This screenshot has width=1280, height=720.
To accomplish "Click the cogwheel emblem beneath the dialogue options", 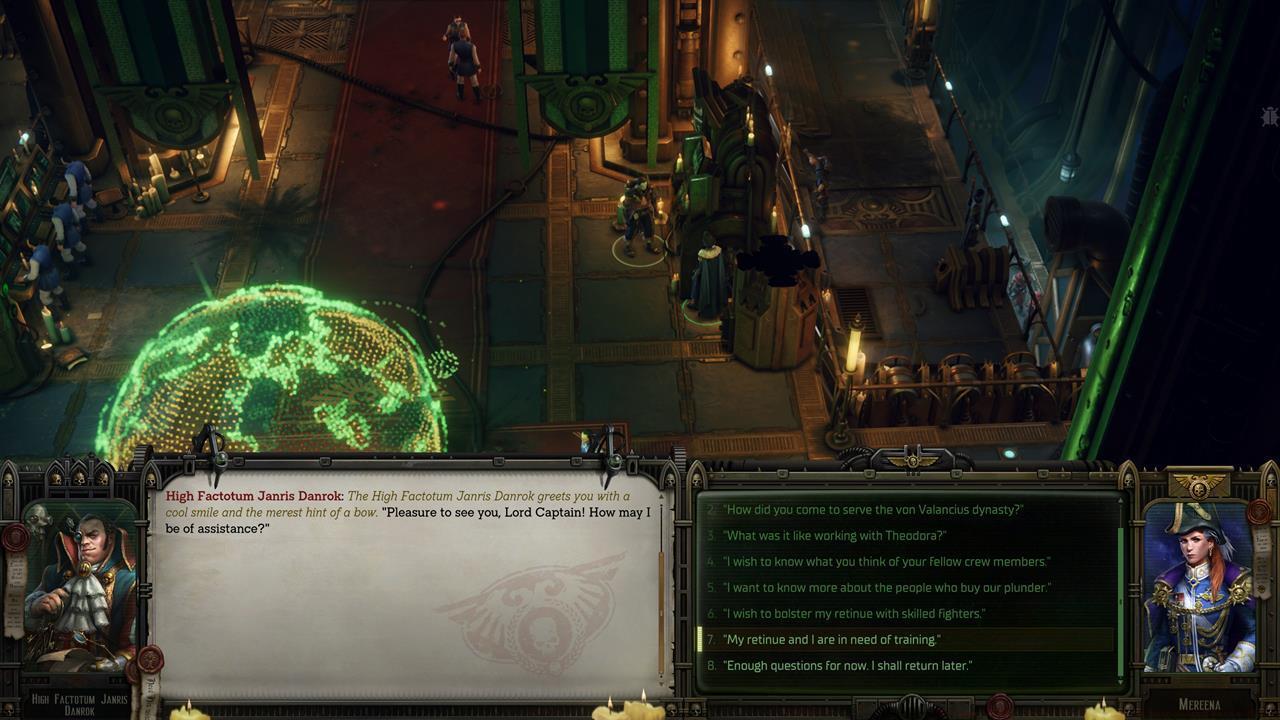I will click(911, 708).
